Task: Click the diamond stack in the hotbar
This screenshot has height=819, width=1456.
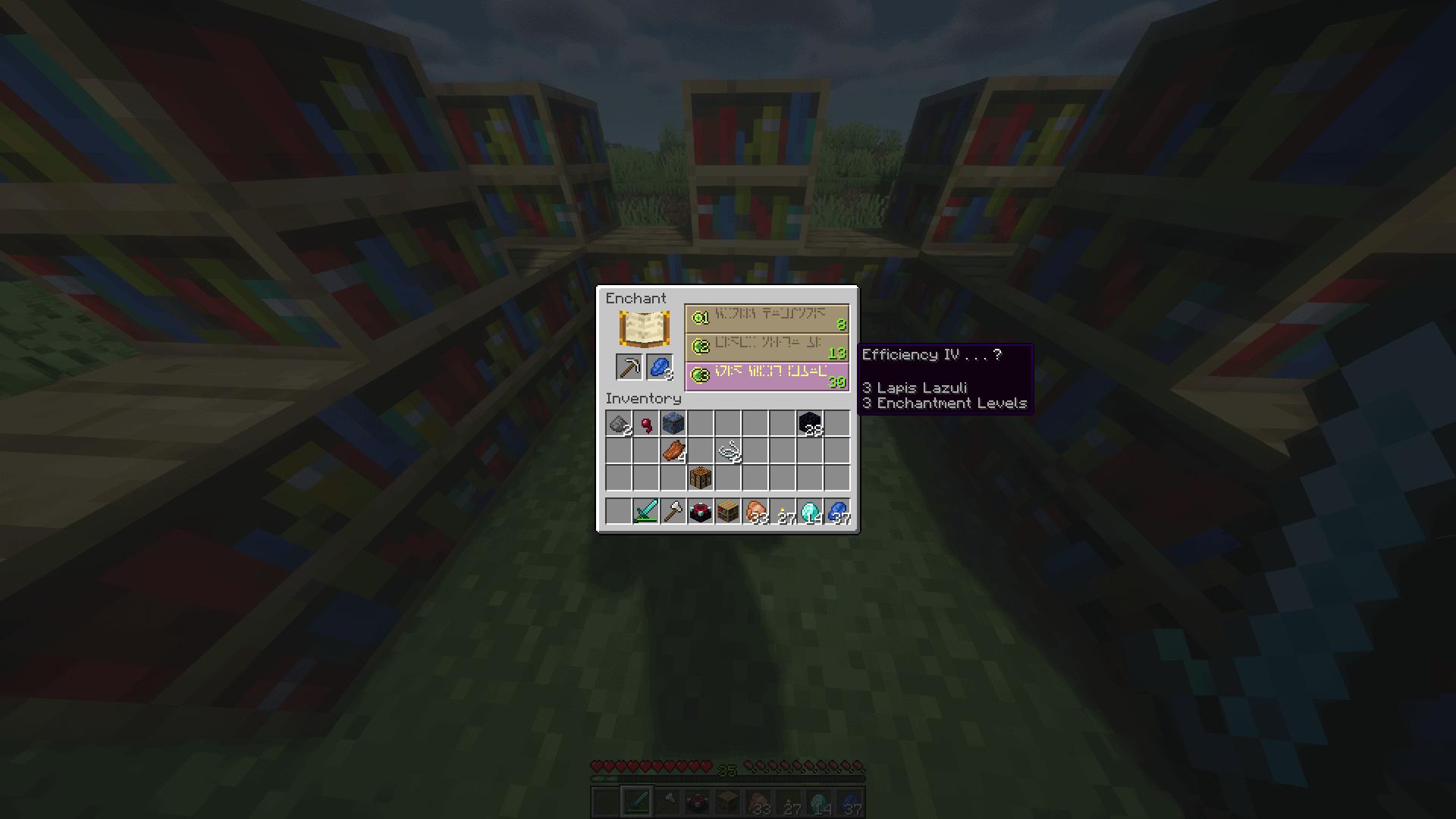Action: pos(811,511)
